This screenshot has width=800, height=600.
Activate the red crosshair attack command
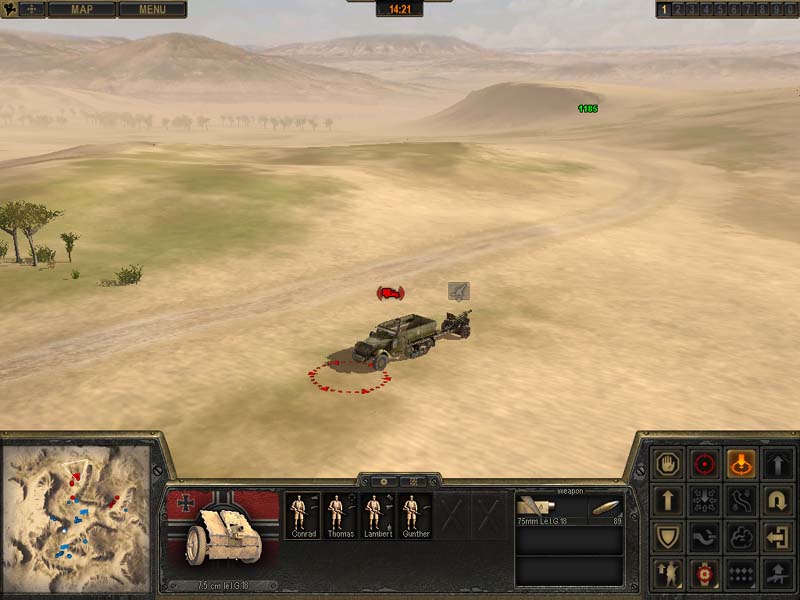[703, 463]
